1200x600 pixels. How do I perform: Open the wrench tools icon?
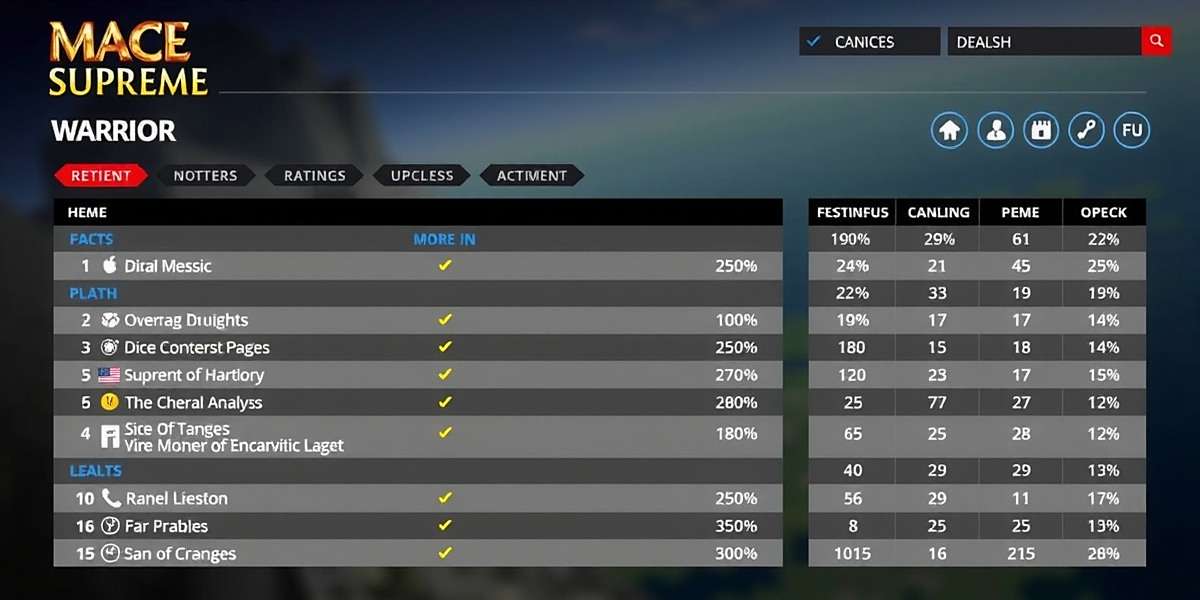click(x=1087, y=130)
